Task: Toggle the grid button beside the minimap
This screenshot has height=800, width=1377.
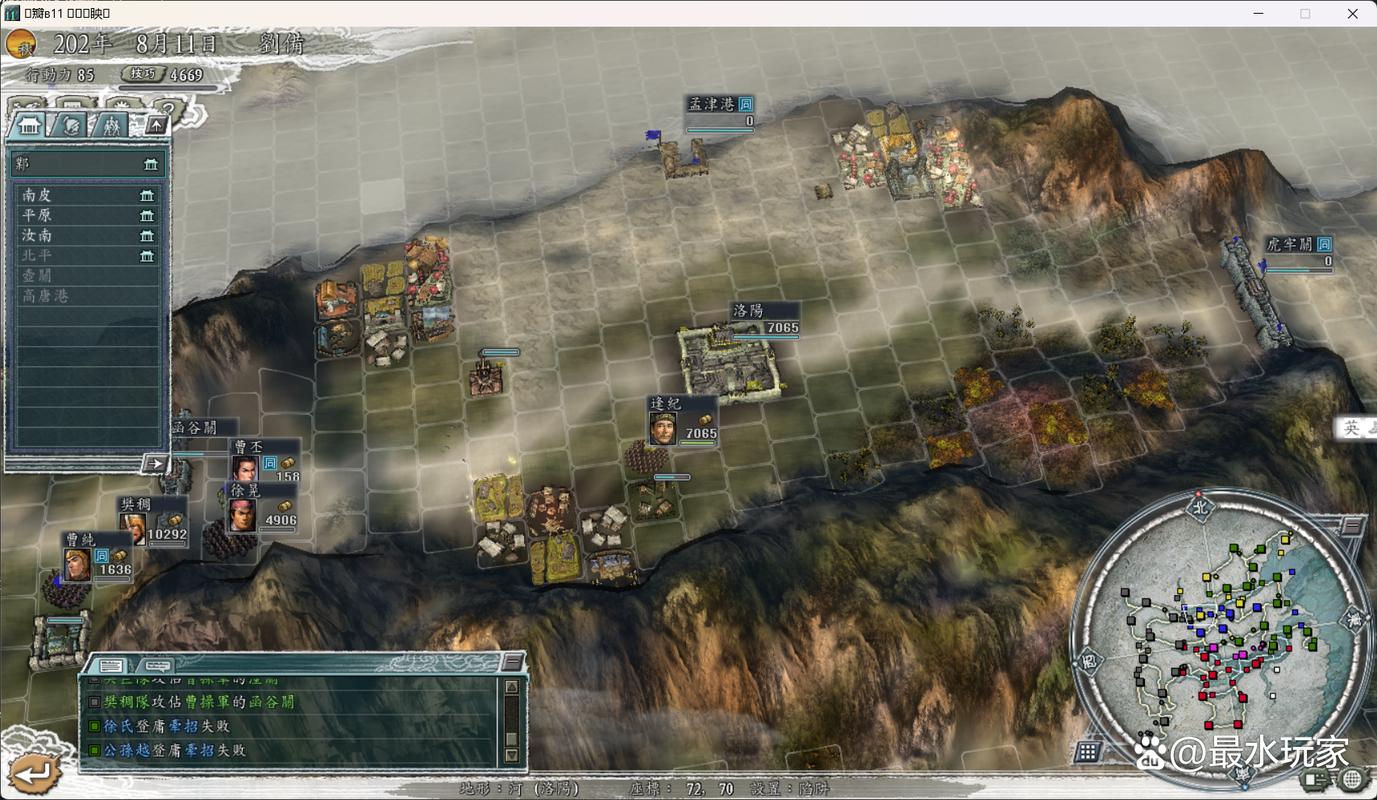Action: click(x=1088, y=751)
